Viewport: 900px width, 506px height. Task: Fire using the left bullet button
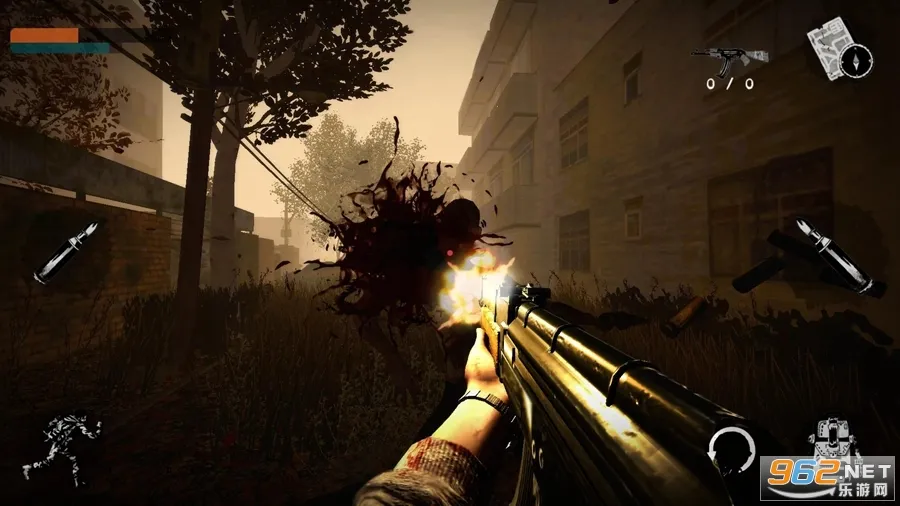pos(66,254)
